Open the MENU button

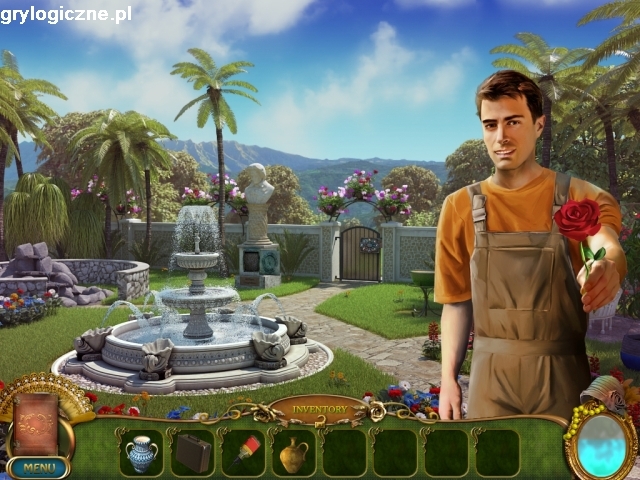pos(37,467)
